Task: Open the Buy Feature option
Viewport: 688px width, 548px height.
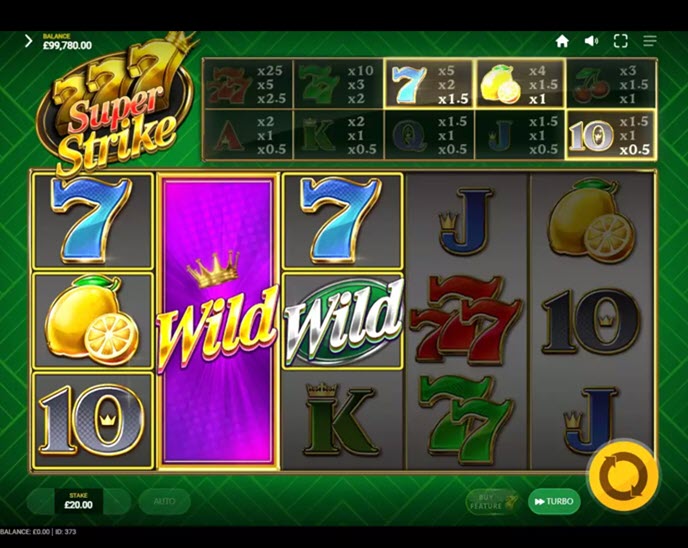Action: tap(491, 501)
